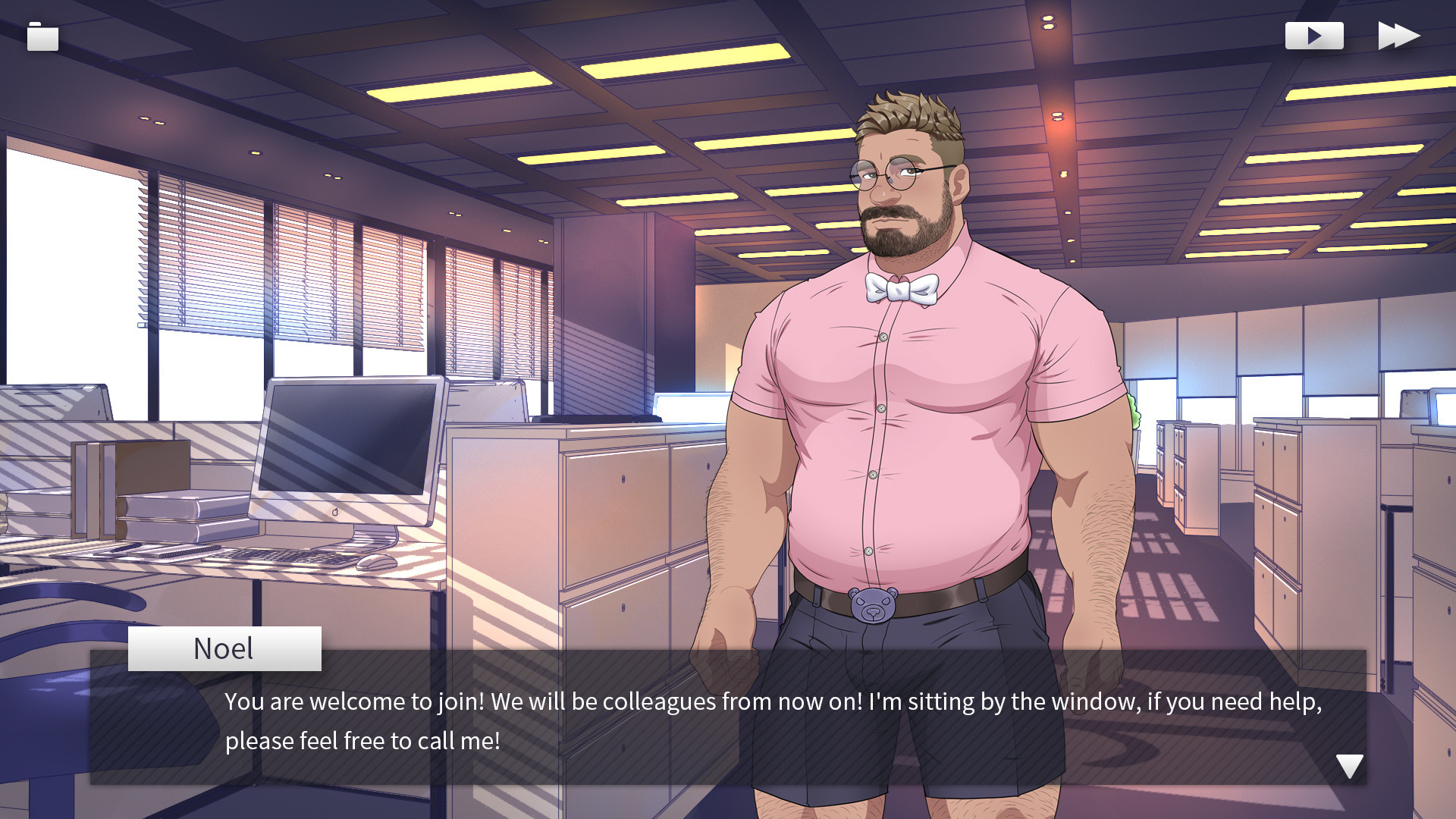Select the Noel name plate
Screen dimensions: 1456x819
(x=224, y=648)
